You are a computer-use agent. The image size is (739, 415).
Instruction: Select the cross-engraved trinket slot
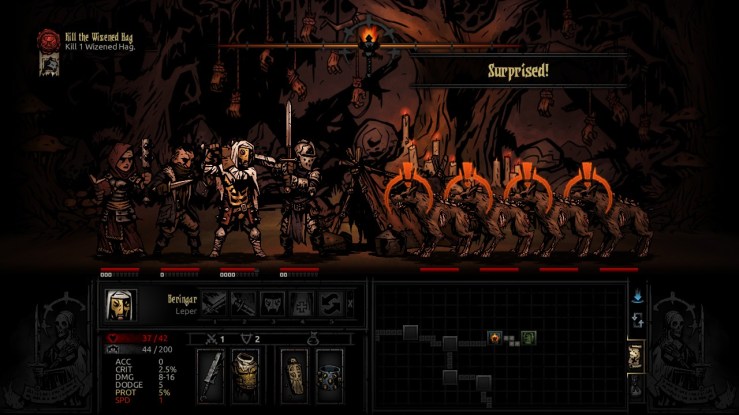coord(293,376)
